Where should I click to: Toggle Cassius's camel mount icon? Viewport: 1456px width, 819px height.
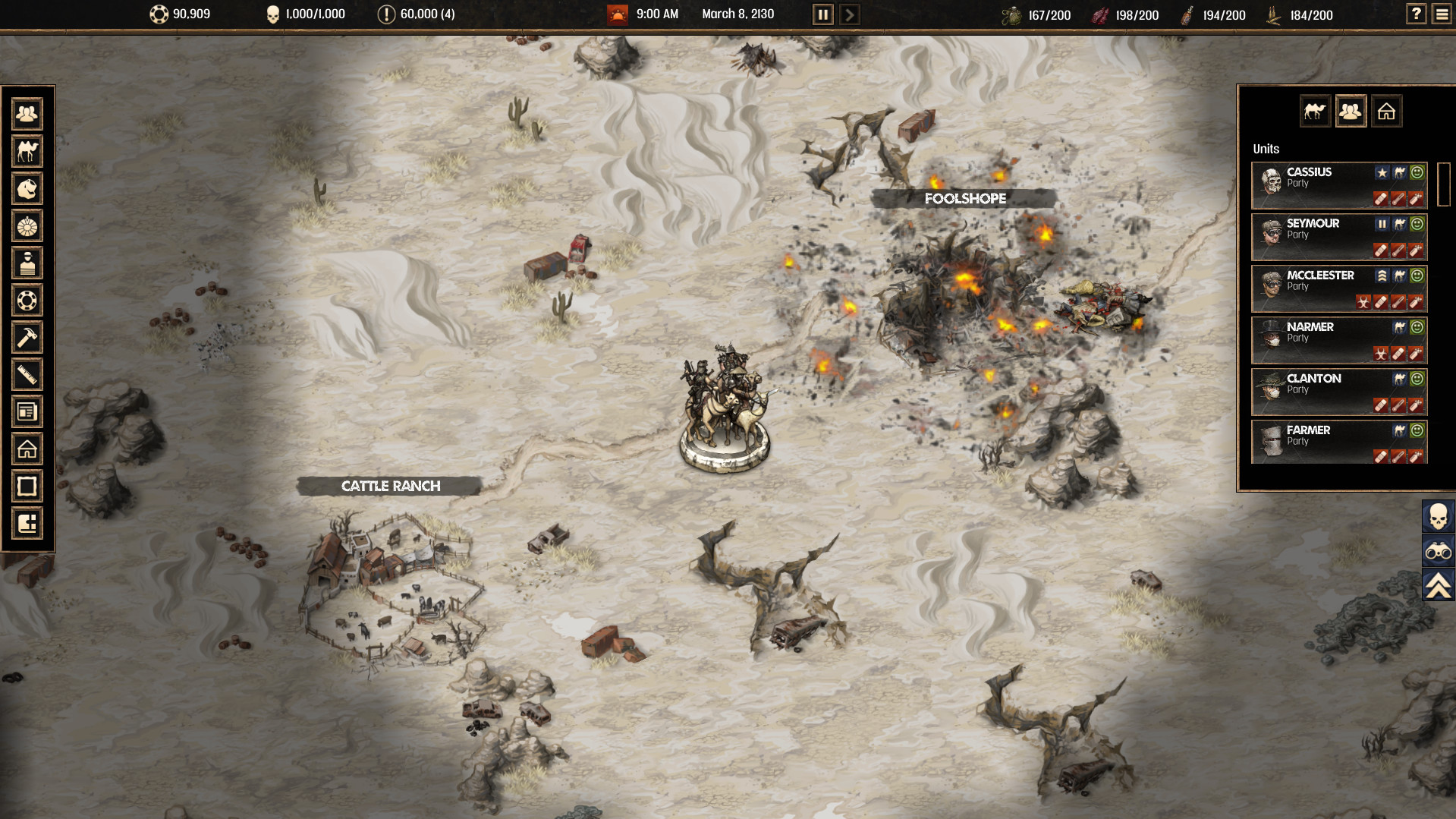pyautogui.click(x=1398, y=172)
